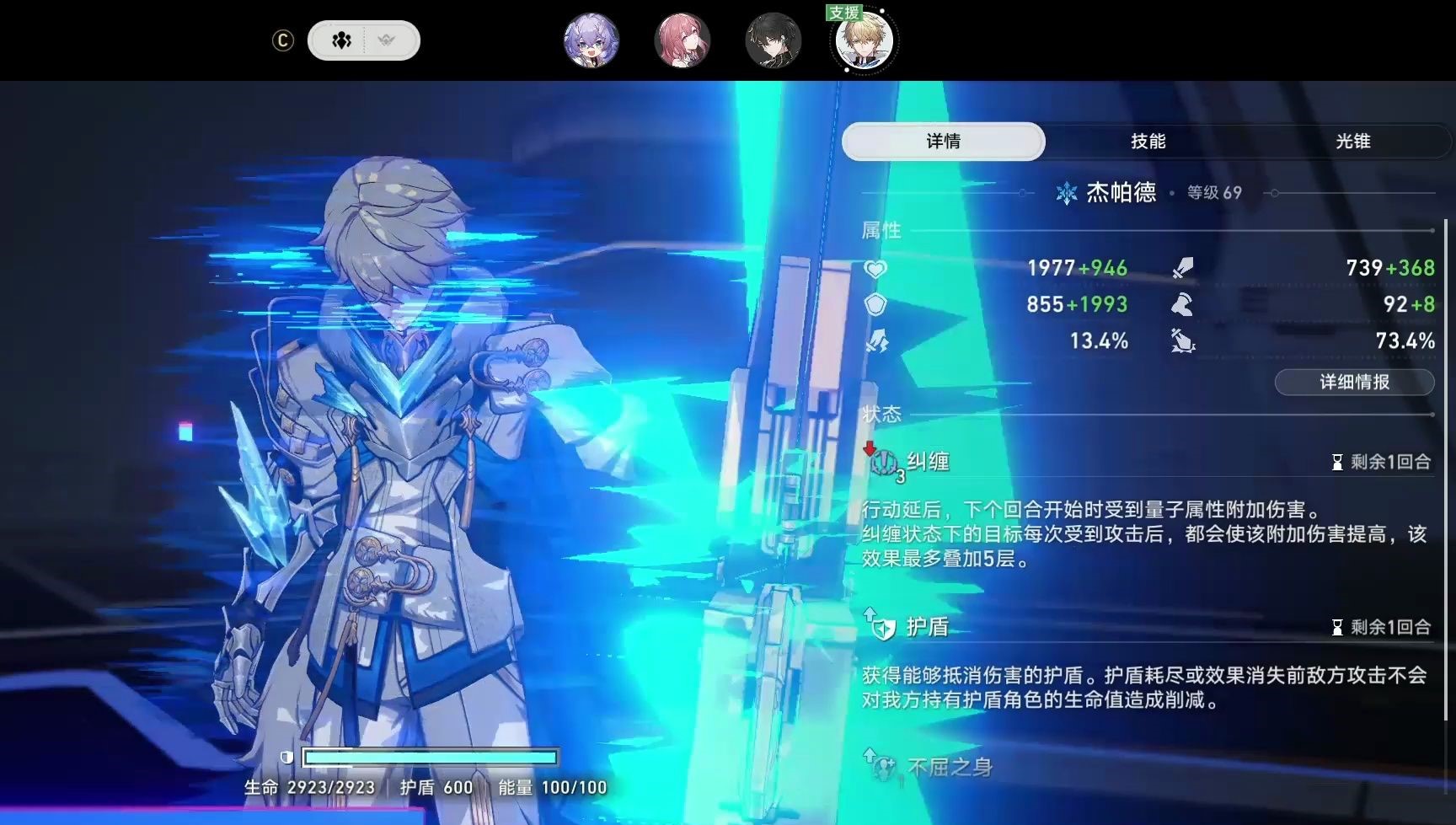Click the hourglass beside 剩余1回合 on 纠缠
The height and width of the screenshot is (825, 1456).
(1336, 461)
